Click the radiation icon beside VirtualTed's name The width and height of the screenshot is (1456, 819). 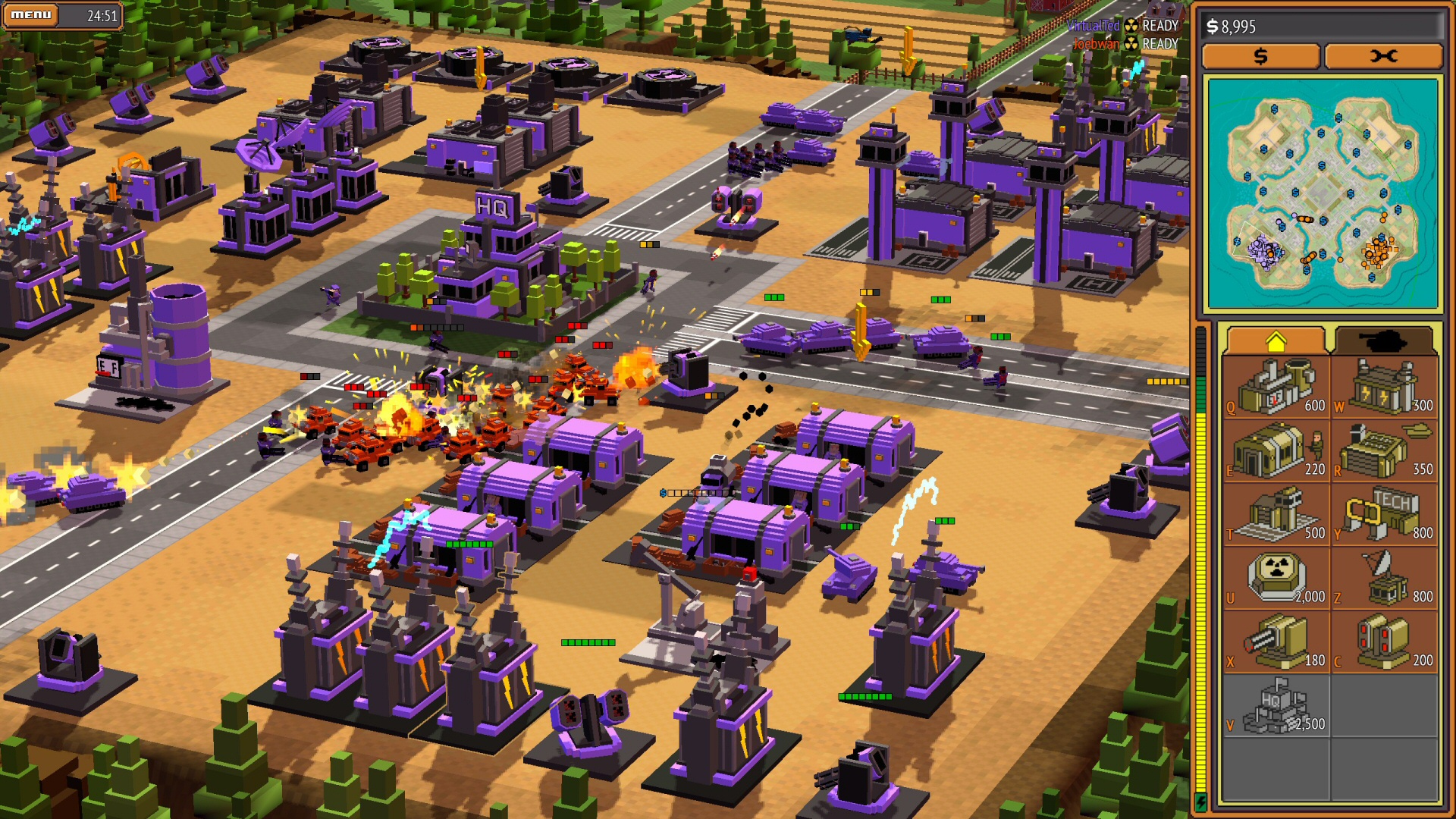click(1131, 25)
